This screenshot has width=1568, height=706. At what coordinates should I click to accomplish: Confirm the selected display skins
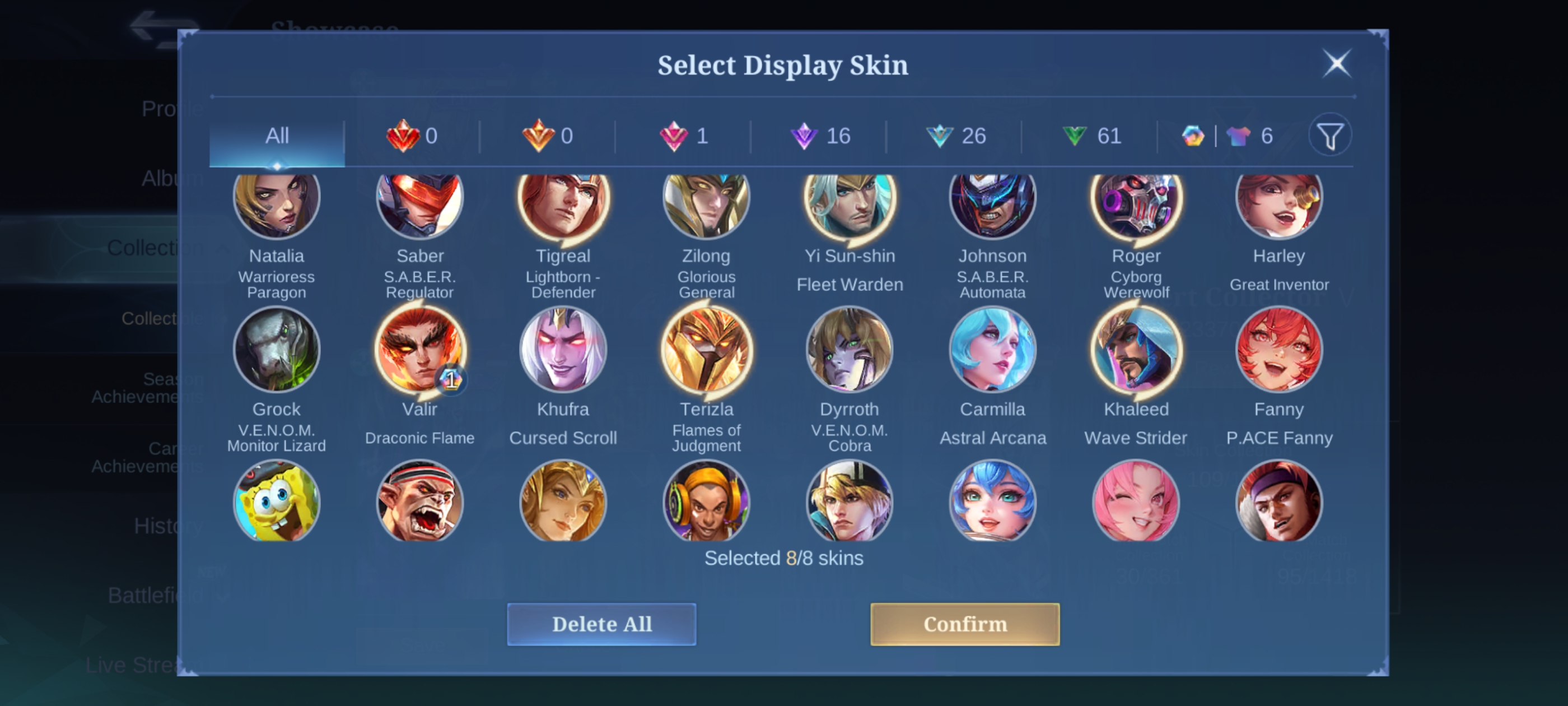[x=964, y=624]
